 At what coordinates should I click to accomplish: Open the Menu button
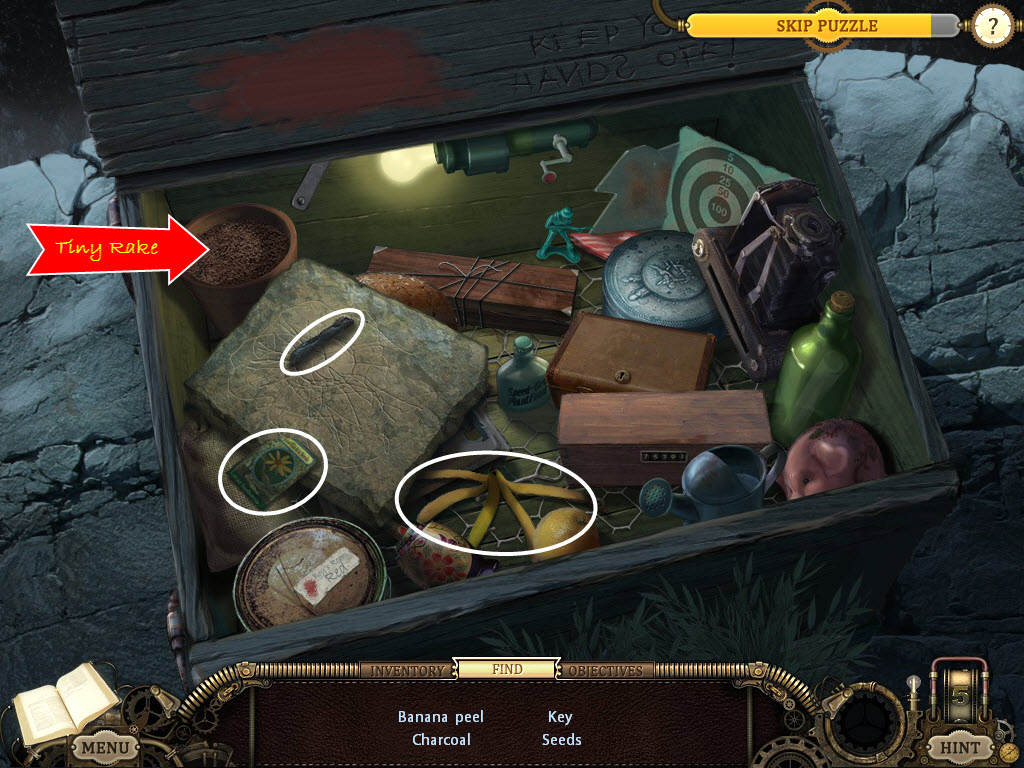click(x=105, y=747)
